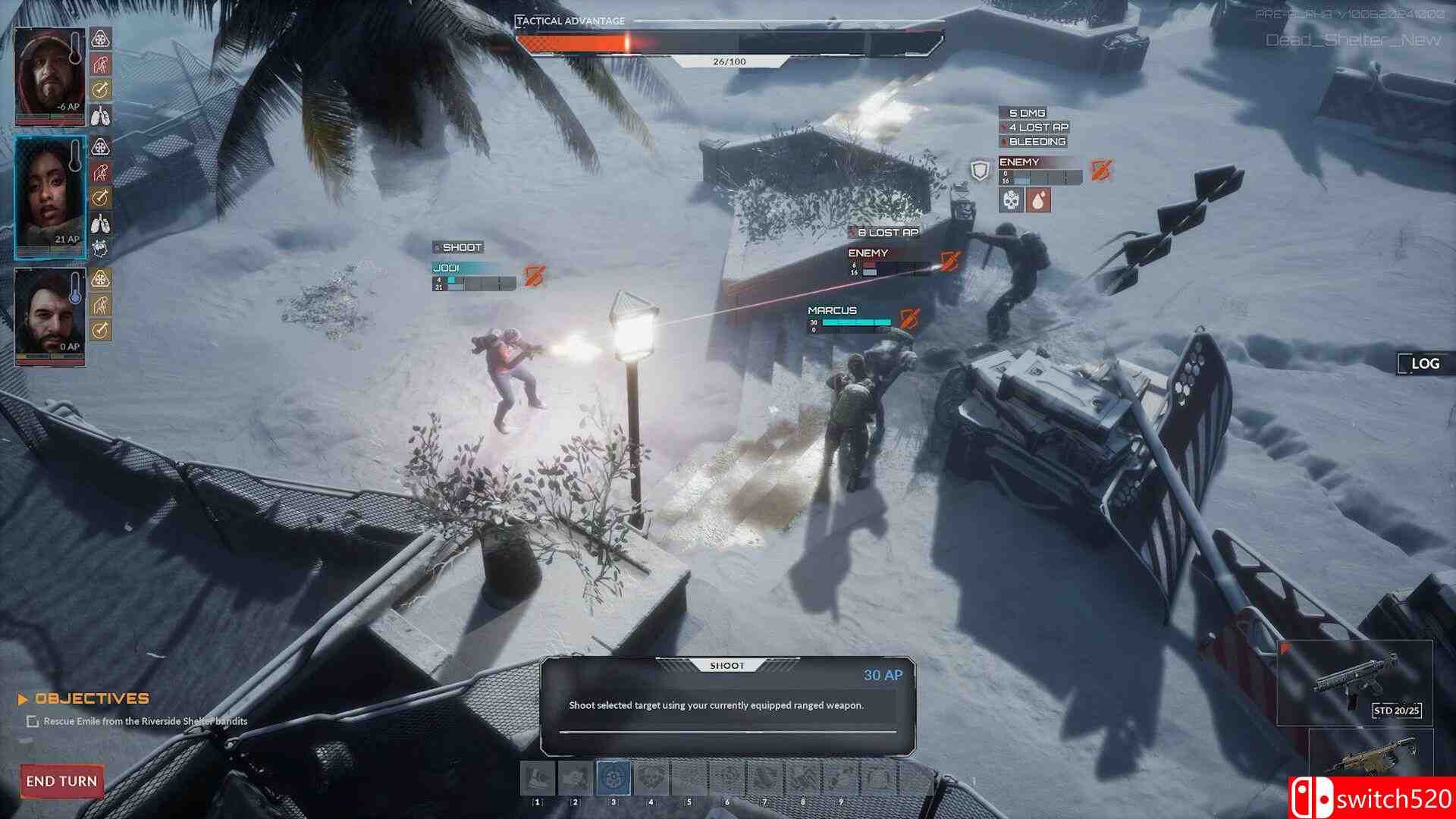This screenshot has height=819, width=1456.
Task: Click the frost warning icon beside the hooded man
Action: [101, 38]
